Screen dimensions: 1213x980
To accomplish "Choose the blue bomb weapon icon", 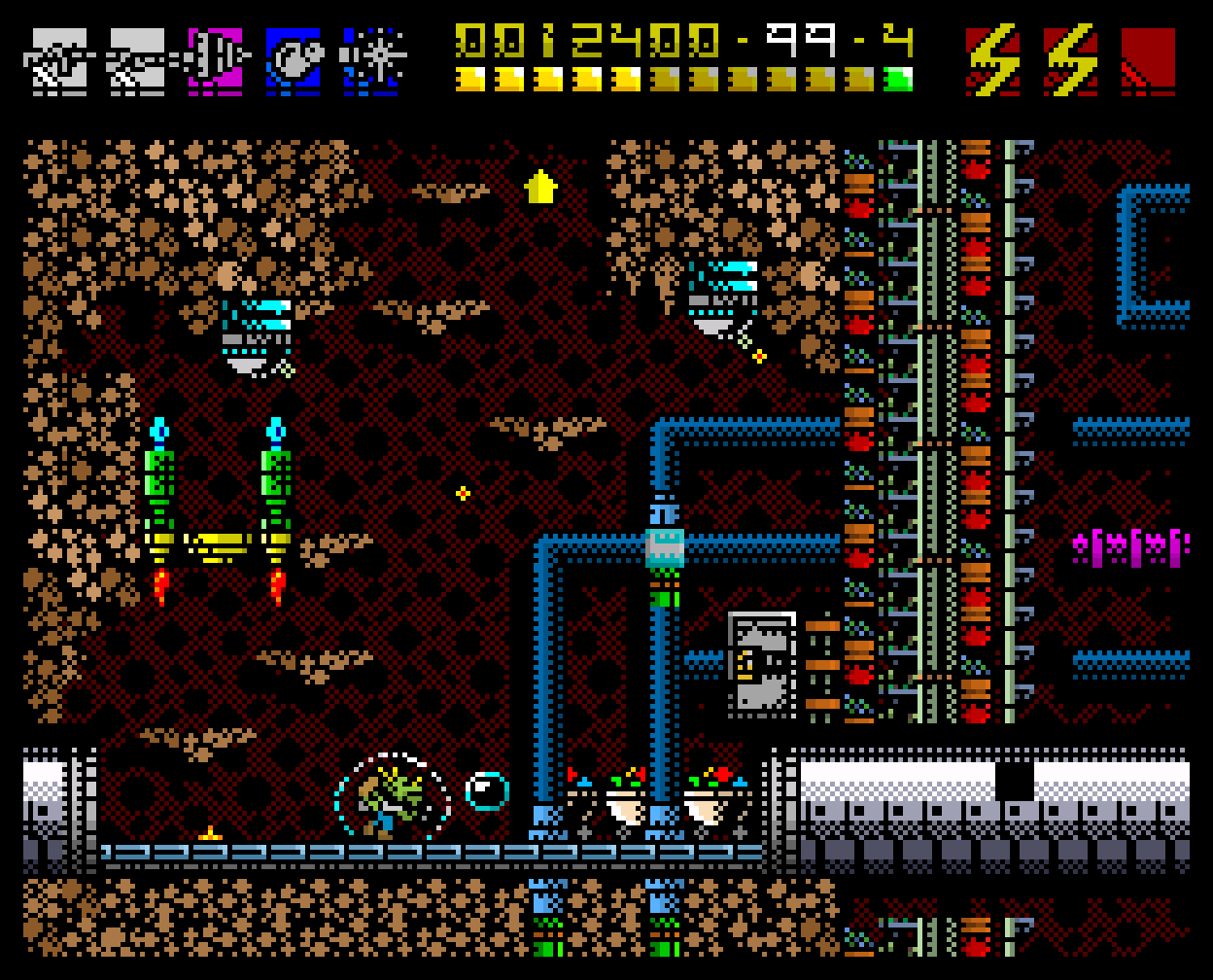I will [x=293, y=61].
